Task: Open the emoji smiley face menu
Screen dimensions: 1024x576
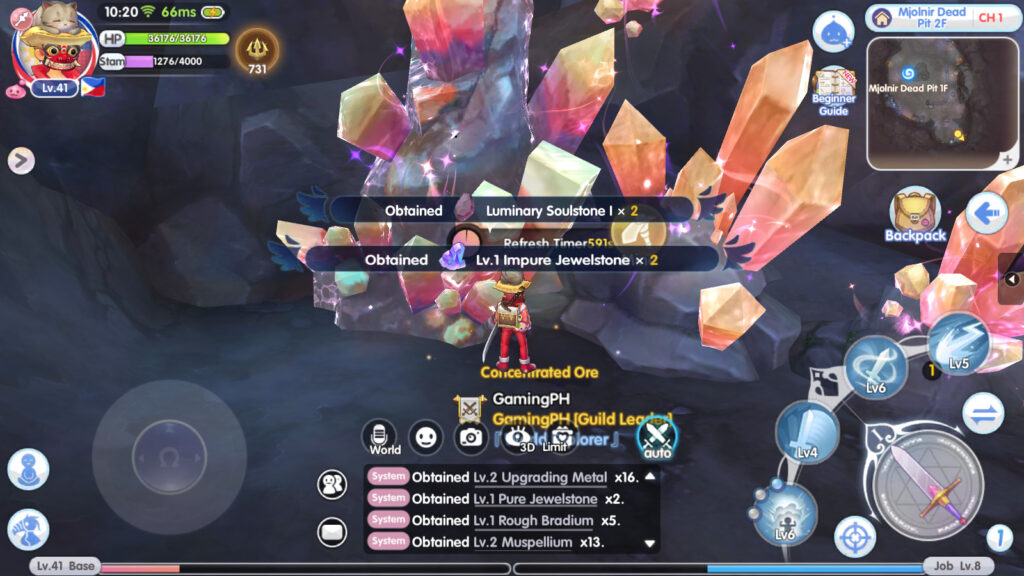Action: tap(427, 436)
